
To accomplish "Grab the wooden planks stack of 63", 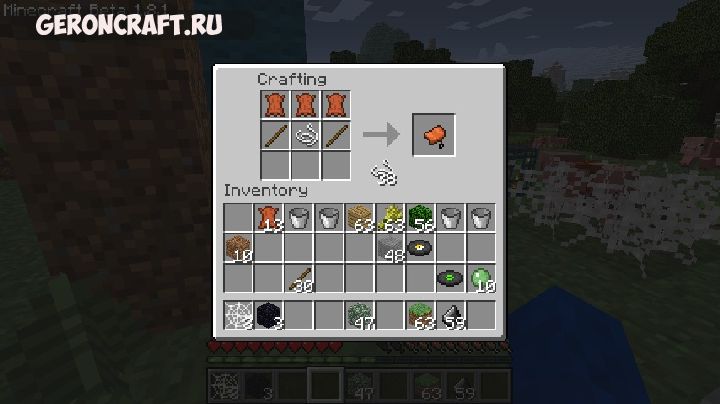I will 359,217.
